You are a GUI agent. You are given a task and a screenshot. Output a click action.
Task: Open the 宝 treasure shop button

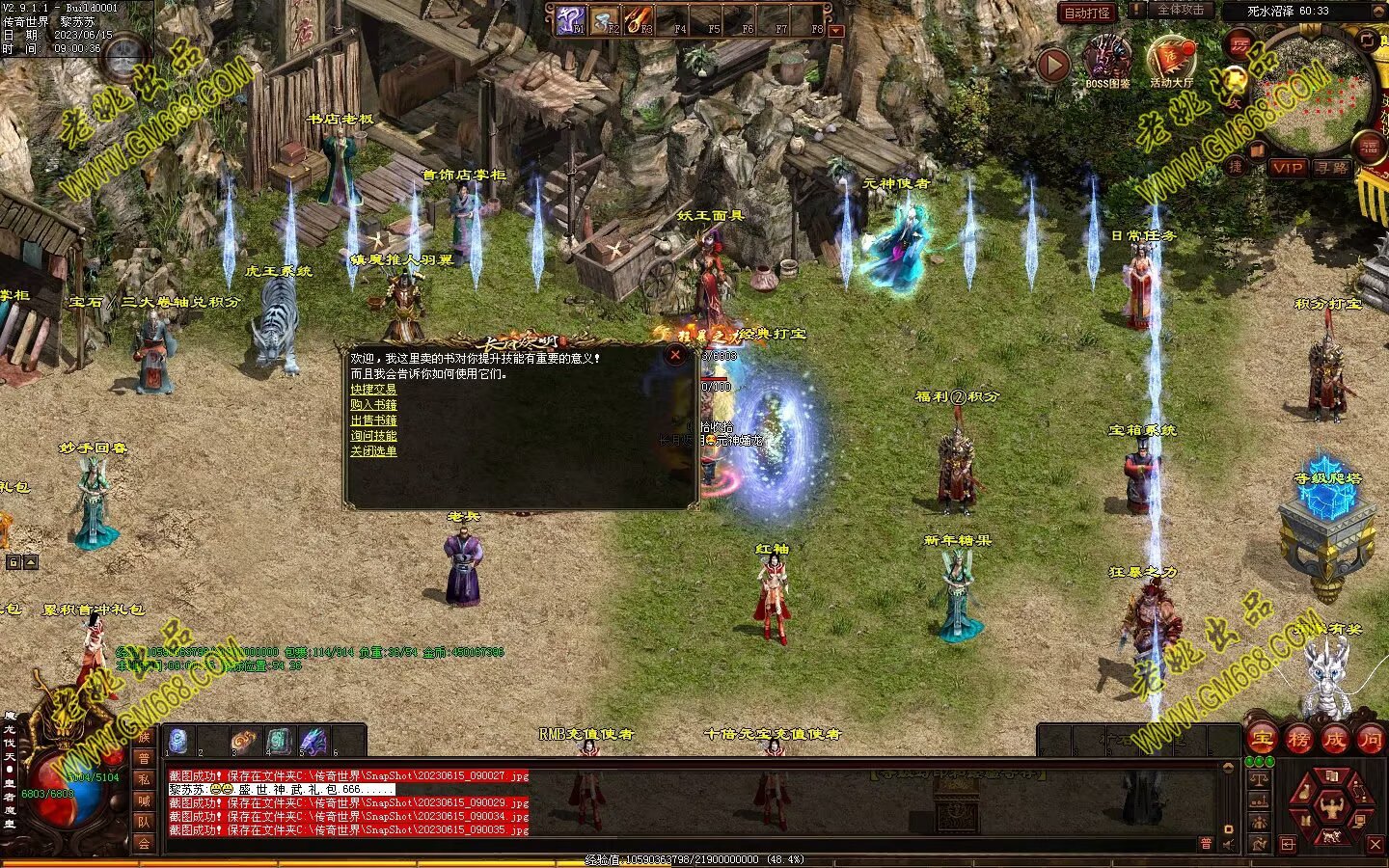(x=1263, y=739)
